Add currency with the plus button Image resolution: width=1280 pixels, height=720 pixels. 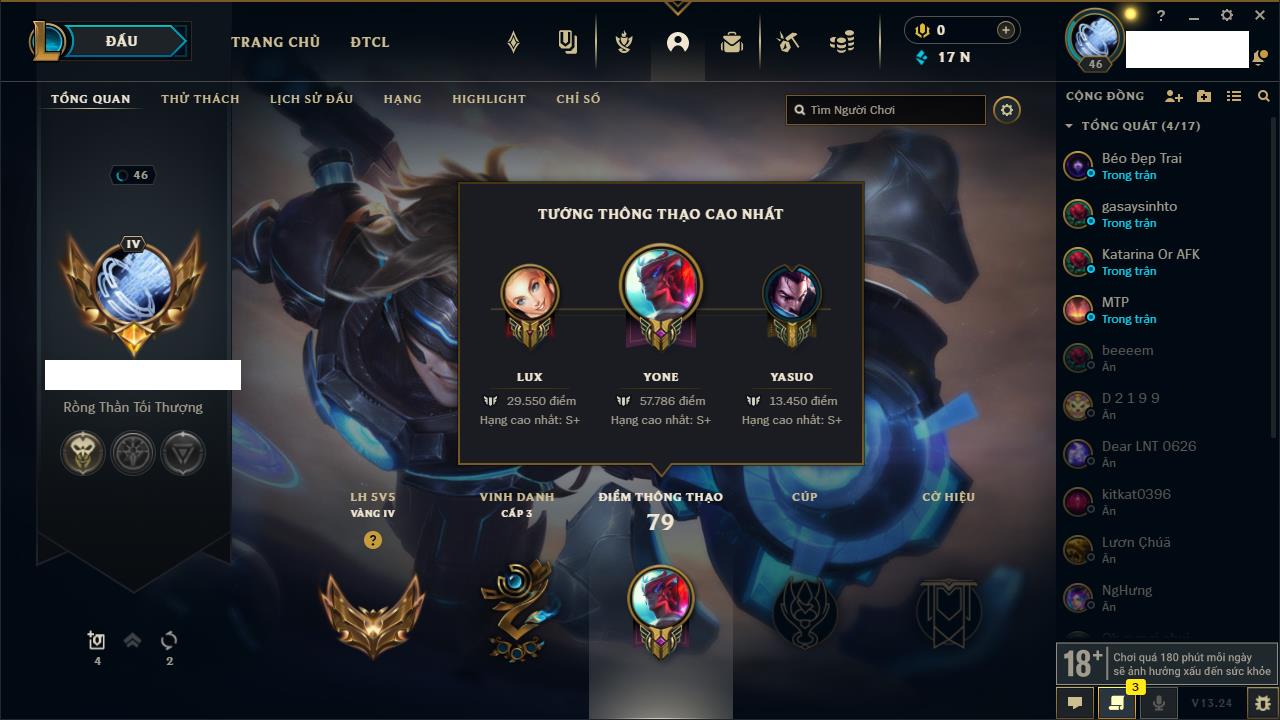click(x=1006, y=30)
